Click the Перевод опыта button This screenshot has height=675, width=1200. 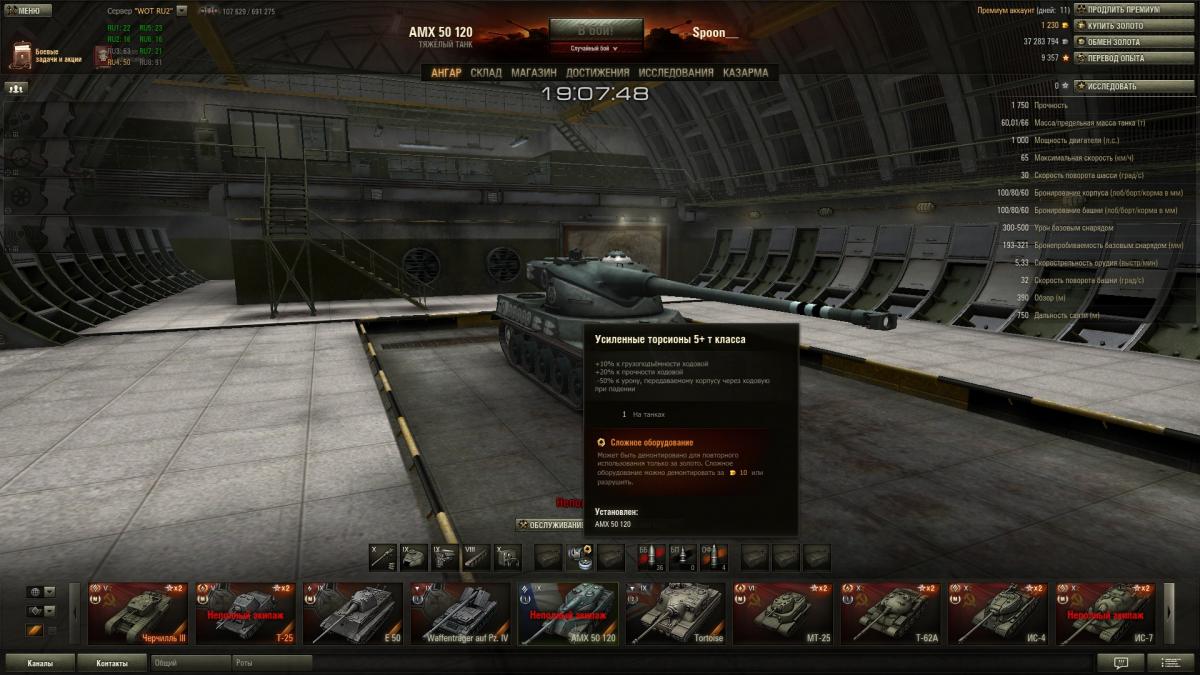1120,58
